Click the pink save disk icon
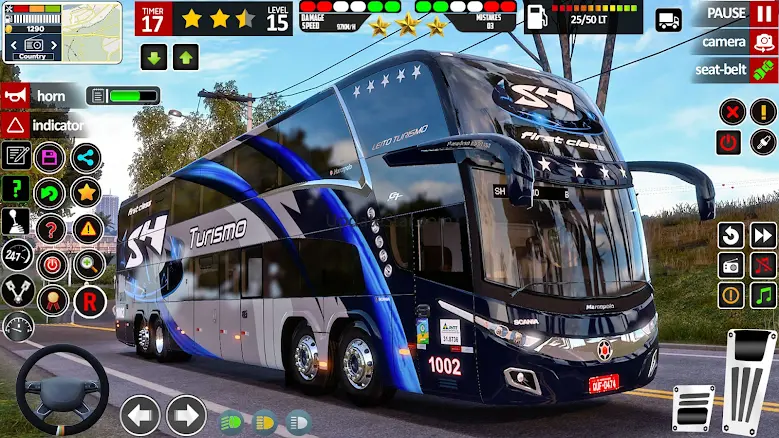 point(50,157)
